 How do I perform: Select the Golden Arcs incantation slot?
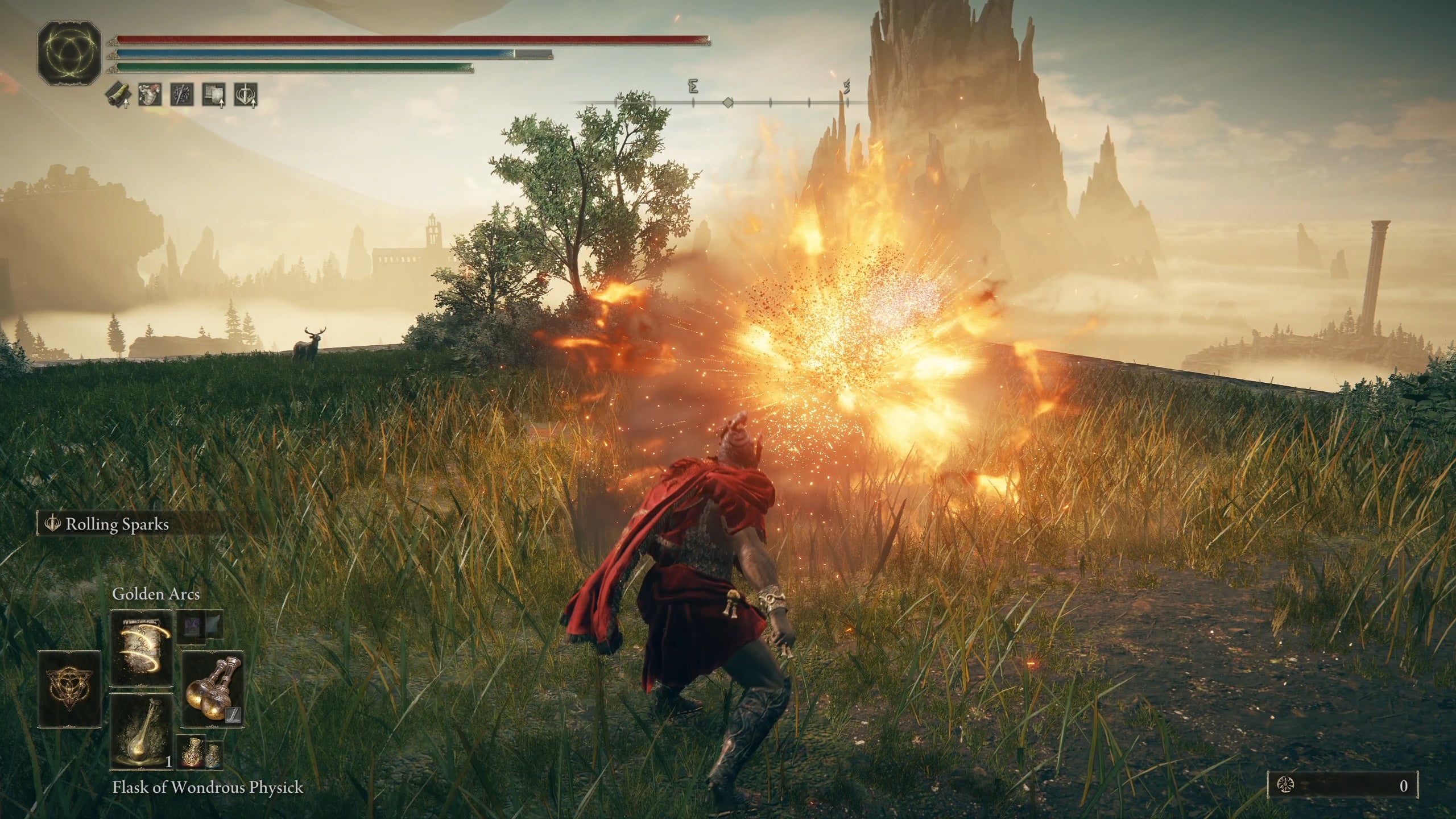point(141,648)
